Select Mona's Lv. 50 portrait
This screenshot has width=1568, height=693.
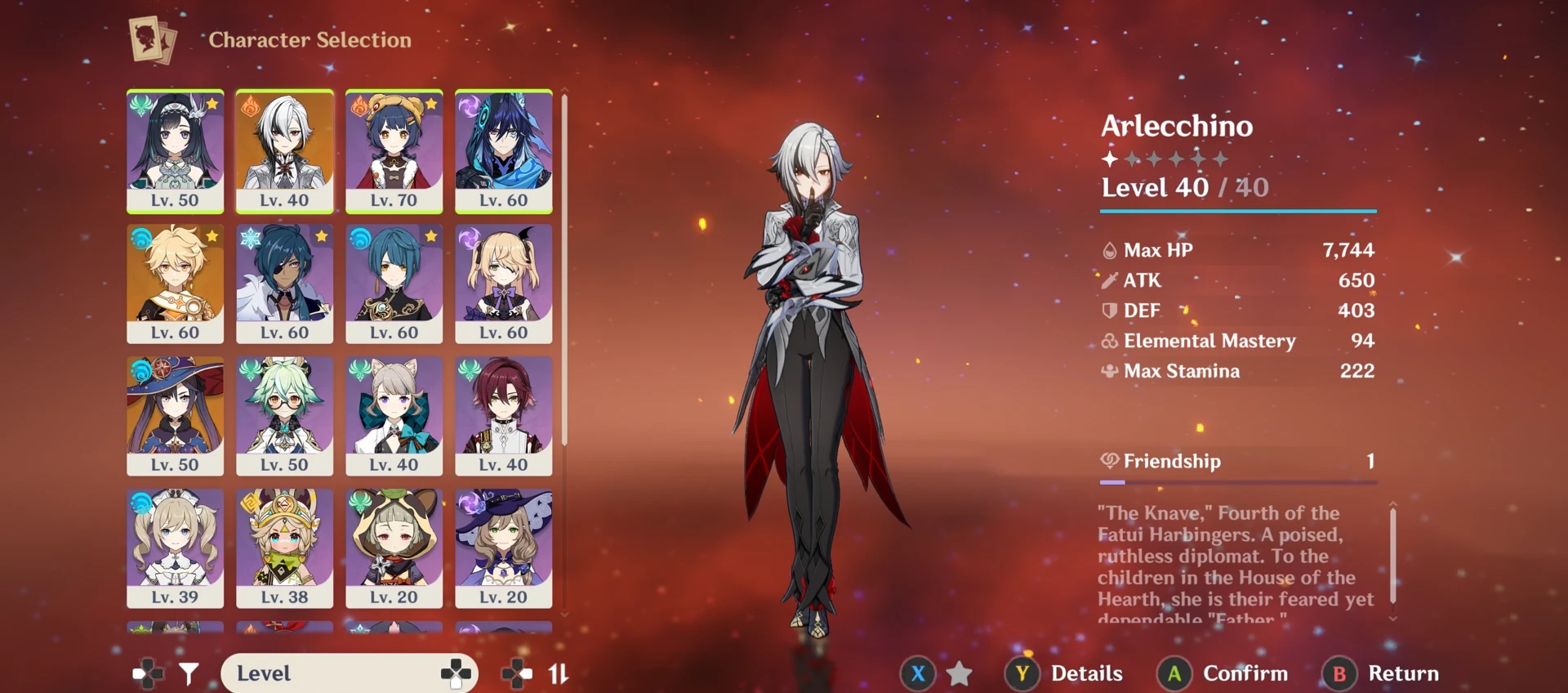click(x=175, y=417)
